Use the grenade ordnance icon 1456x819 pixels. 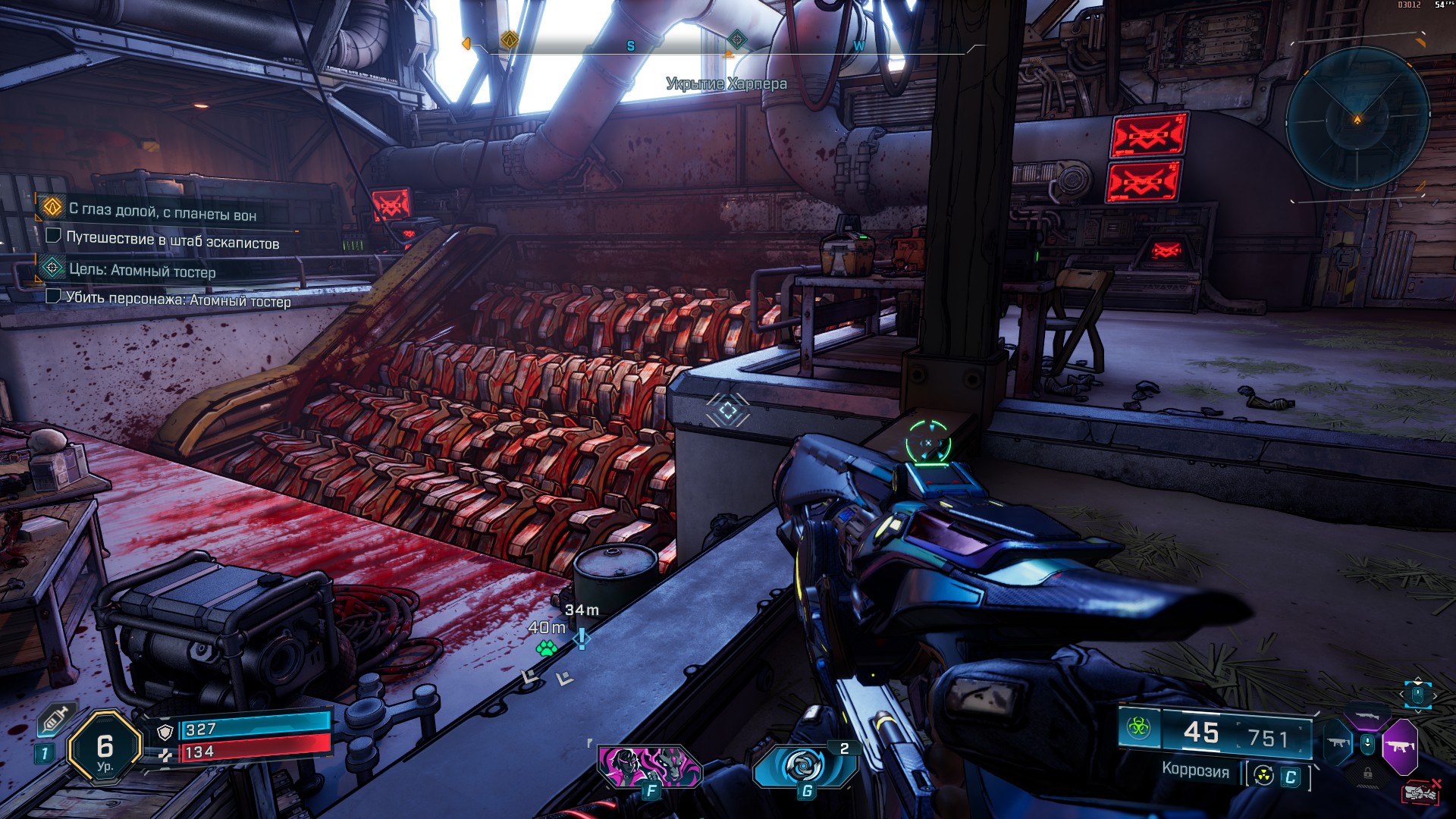click(805, 766)
